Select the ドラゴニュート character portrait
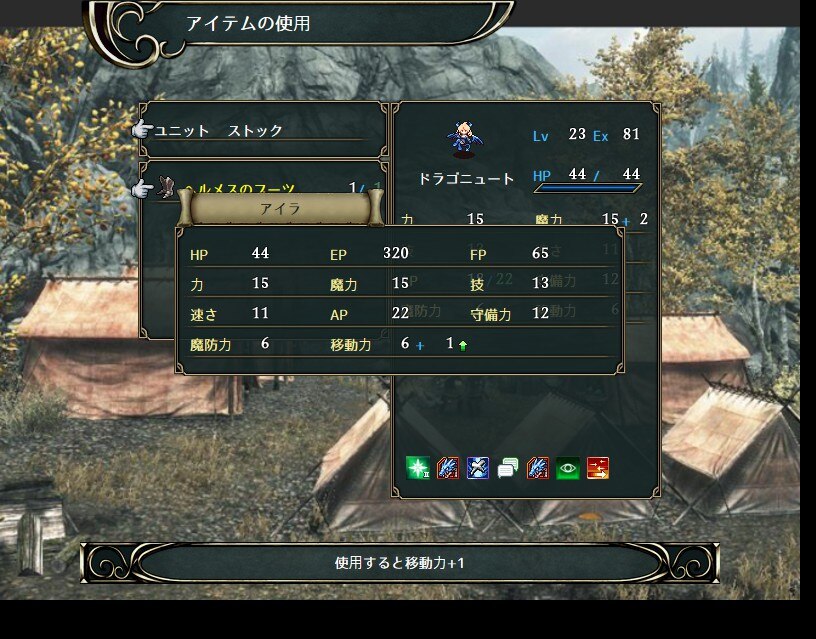 pos(463,140)
